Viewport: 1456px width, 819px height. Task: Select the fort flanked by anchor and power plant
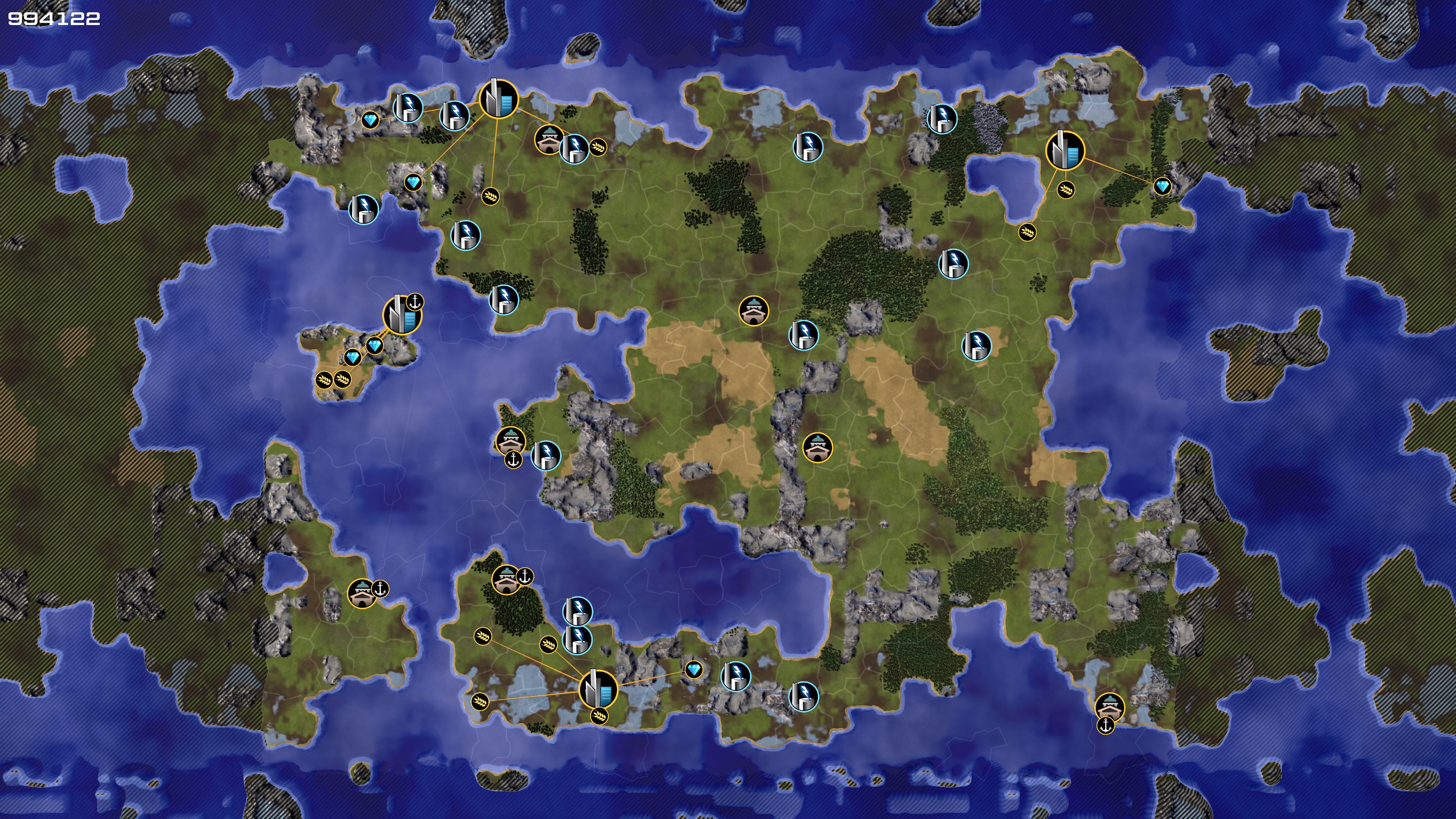click(x=510, y=441)
